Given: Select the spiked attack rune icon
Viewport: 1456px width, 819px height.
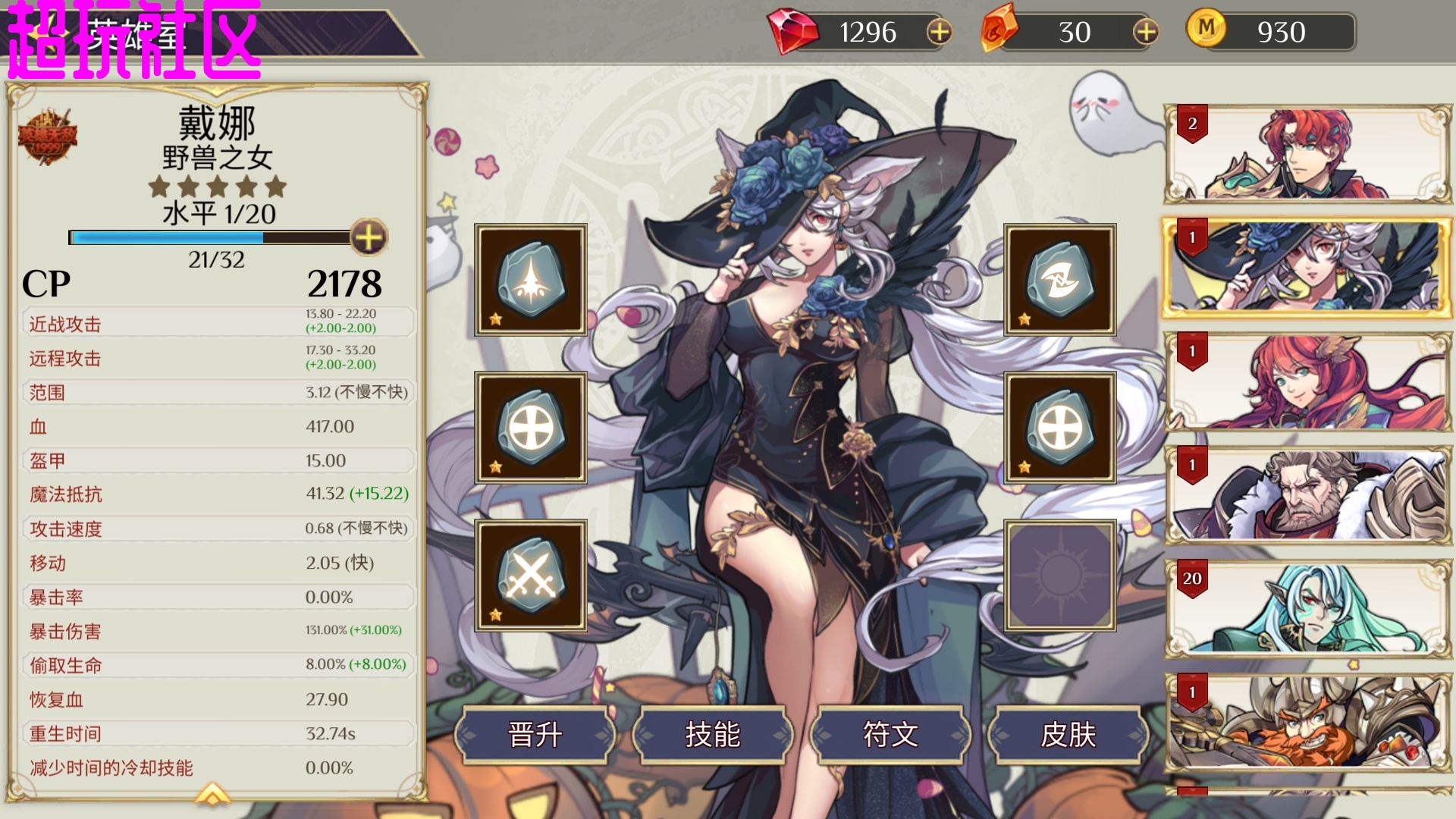Looking at the screenshot, I should 531,279.
